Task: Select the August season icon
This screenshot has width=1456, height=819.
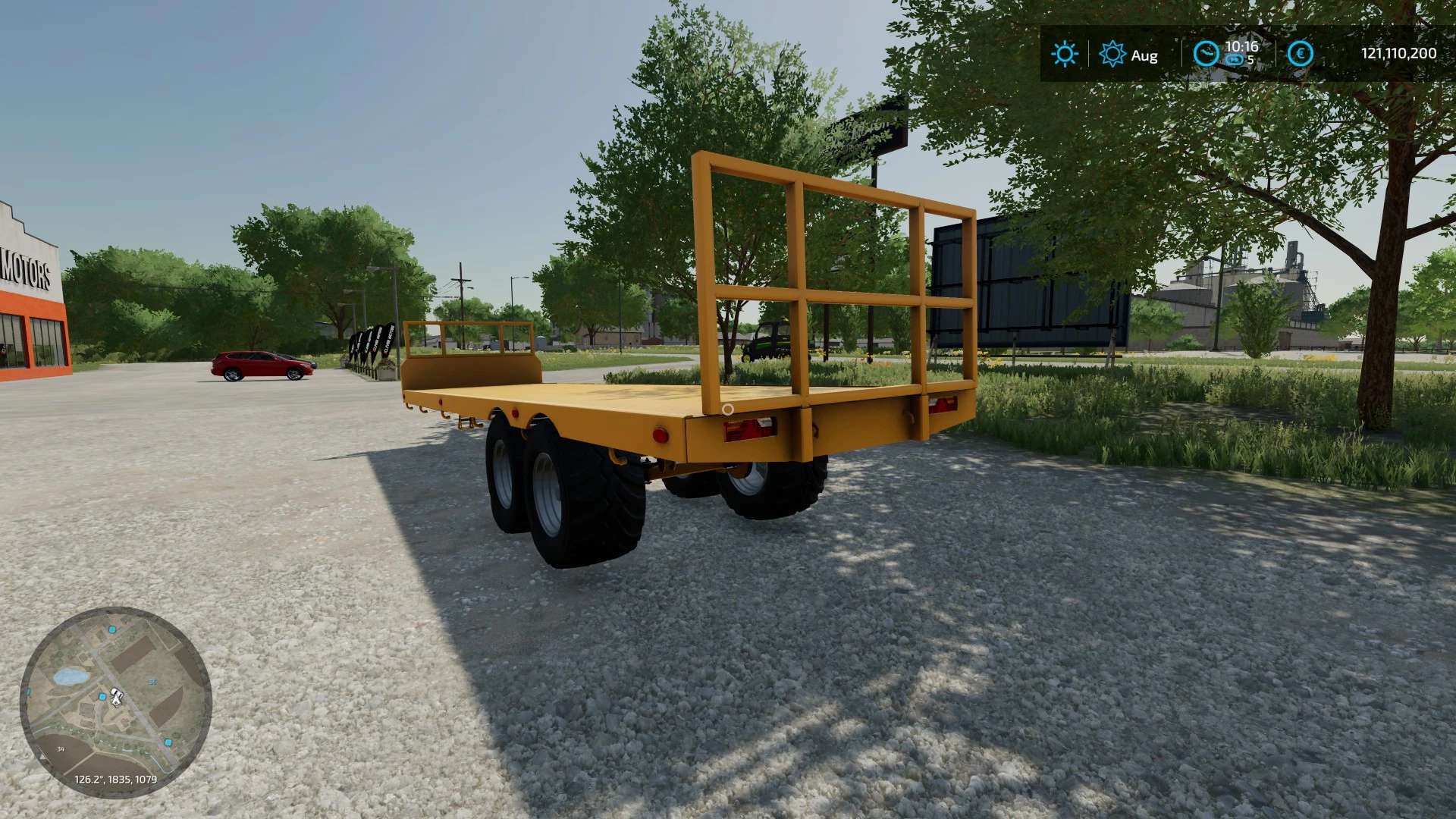Action: 1112,54
